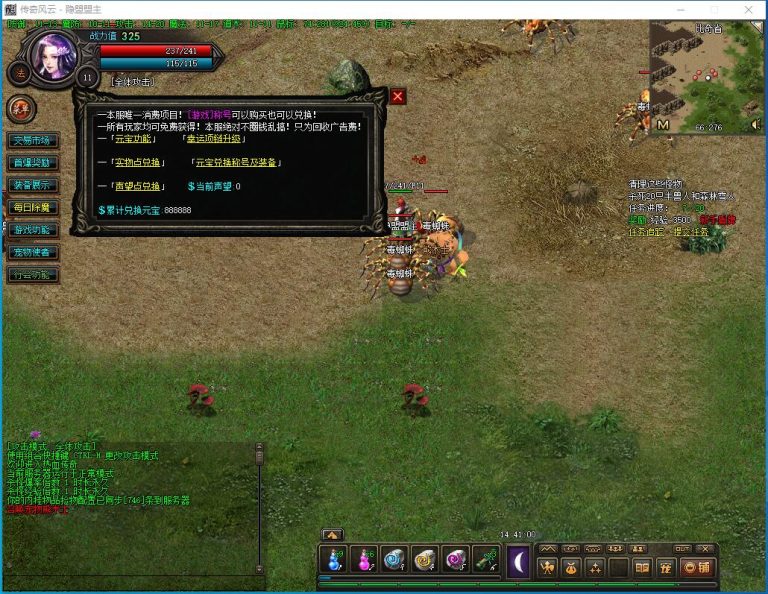Viewport: 768px width, 594px height.
Task: Open the 宠物使者 pet envoy menu
Action: [x=32, y=252]
